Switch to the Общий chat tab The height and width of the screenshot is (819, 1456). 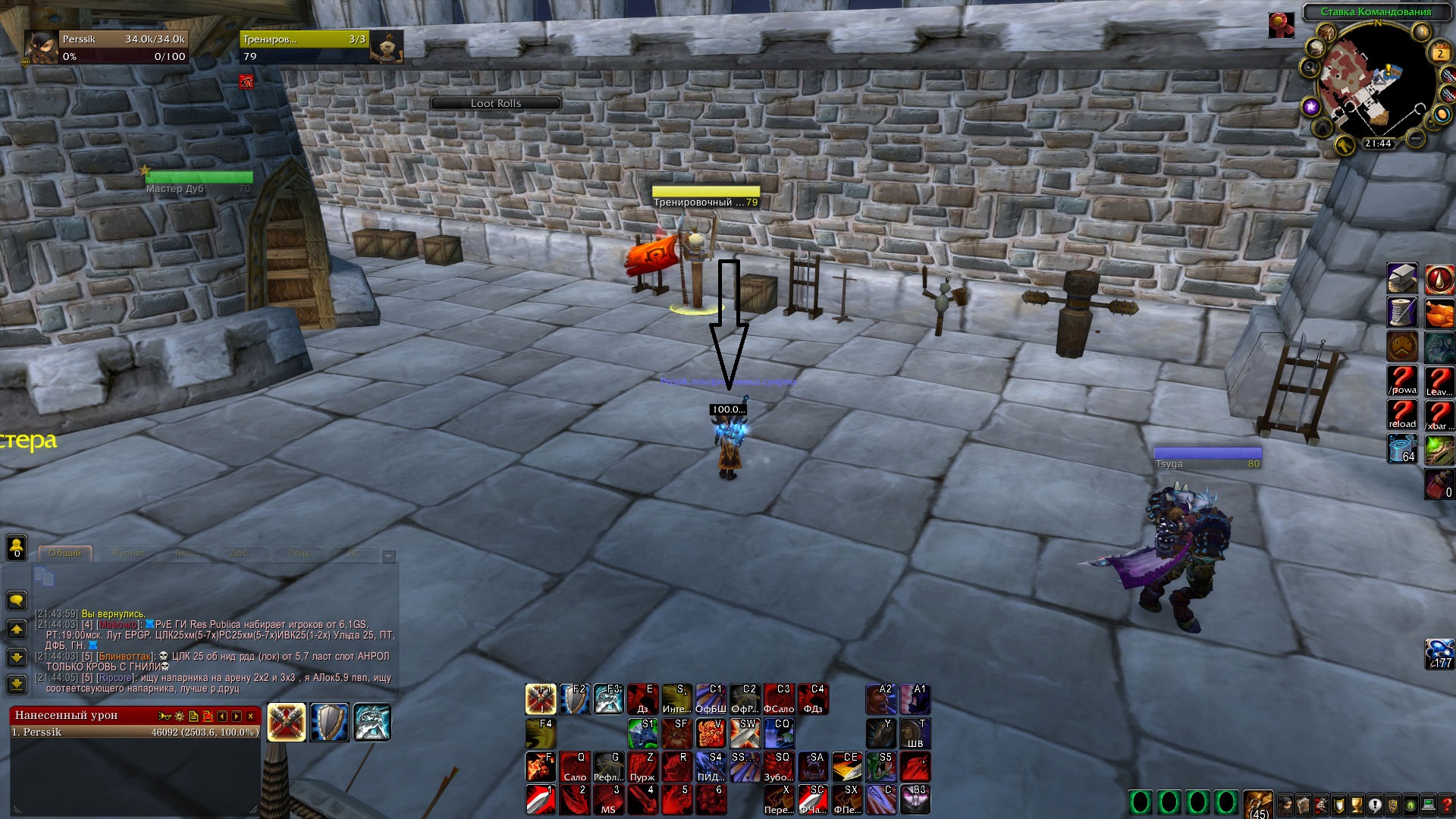[65, 553]
